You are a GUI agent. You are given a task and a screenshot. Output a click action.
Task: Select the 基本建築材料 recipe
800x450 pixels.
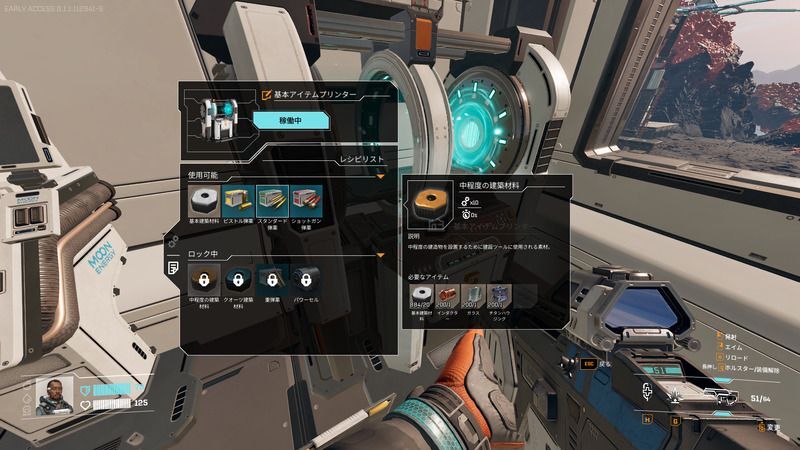(x=205, y=201)
